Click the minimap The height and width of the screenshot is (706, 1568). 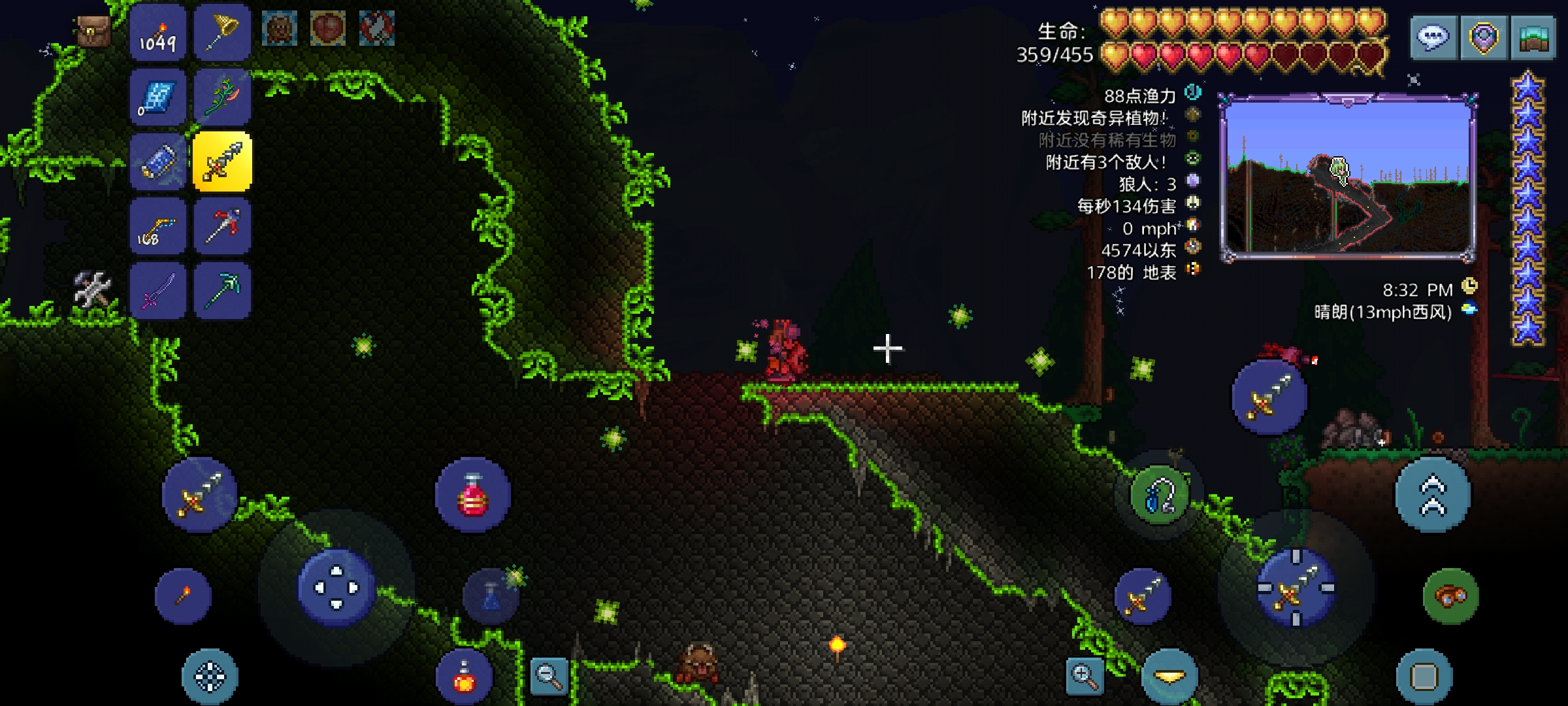pyautogui.click(x=1348, y=176)
